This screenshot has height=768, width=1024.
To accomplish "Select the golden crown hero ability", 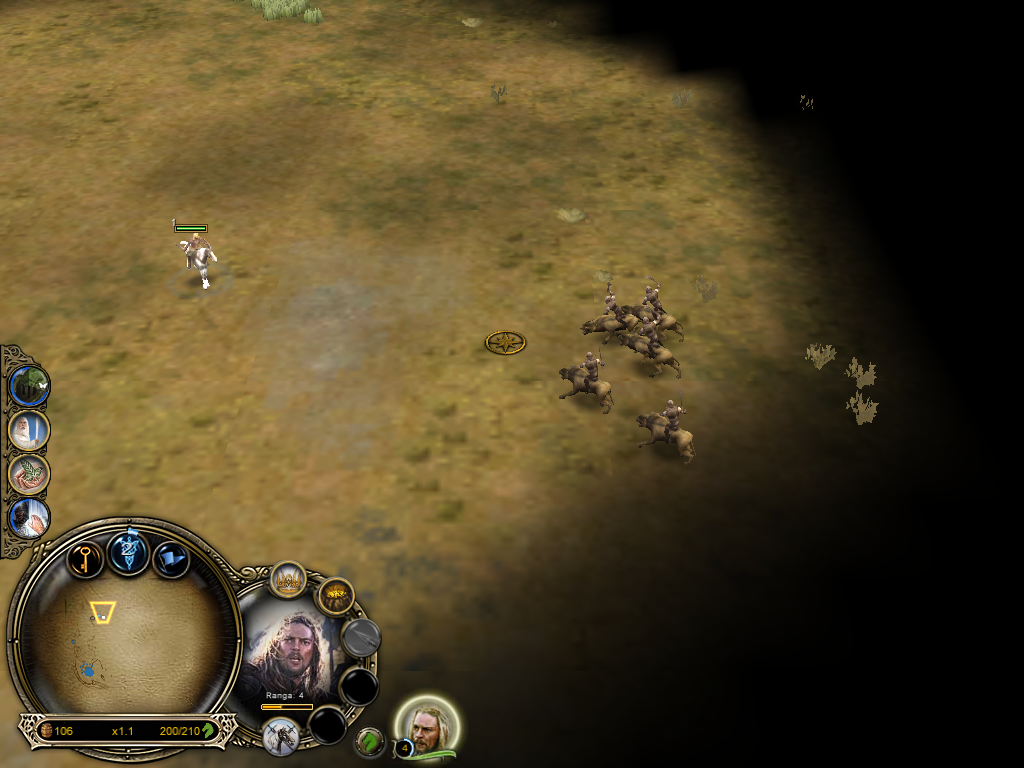I will pyautogui.click(x=288, y=580).
